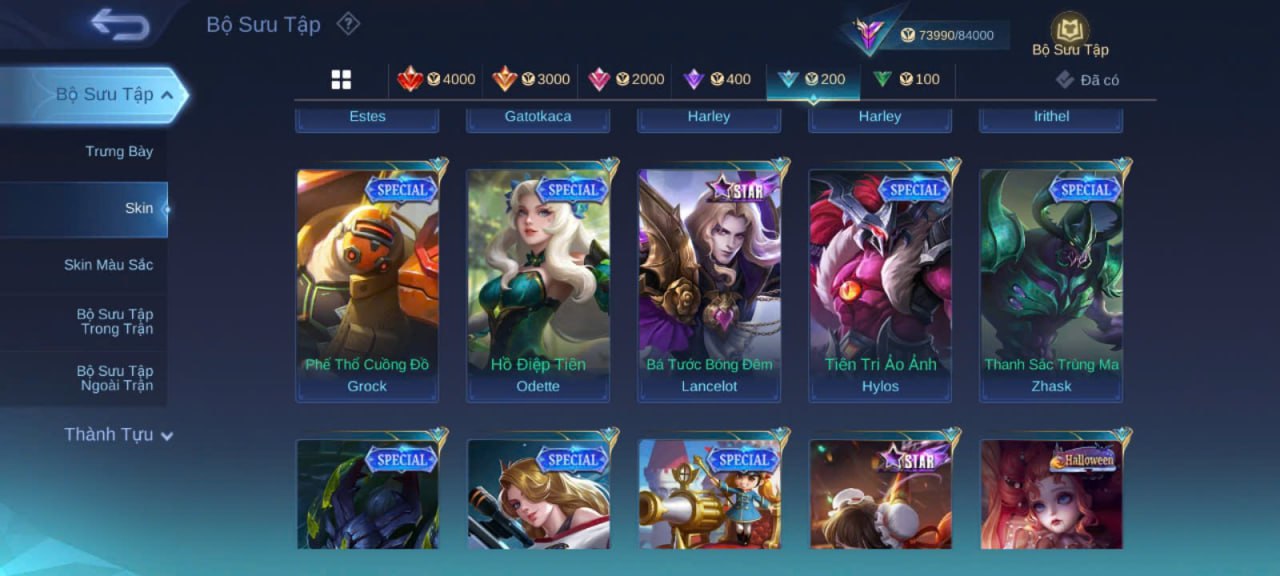Choose Bộ Sưu Tập Trong Trận
Viewport: 1280px width, 576px height.
(116, 322)
